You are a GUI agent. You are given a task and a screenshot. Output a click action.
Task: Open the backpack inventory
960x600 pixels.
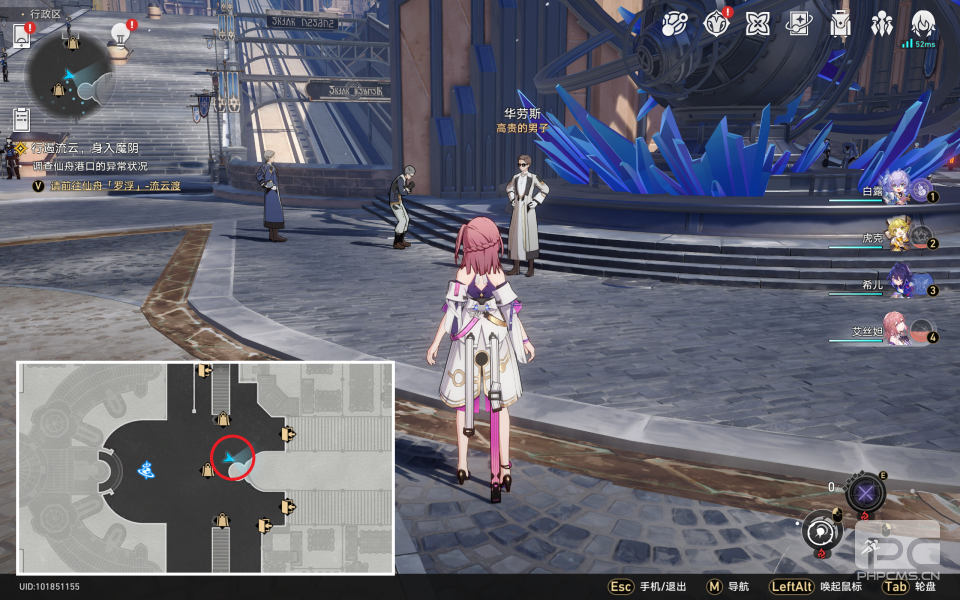[840, 24]
